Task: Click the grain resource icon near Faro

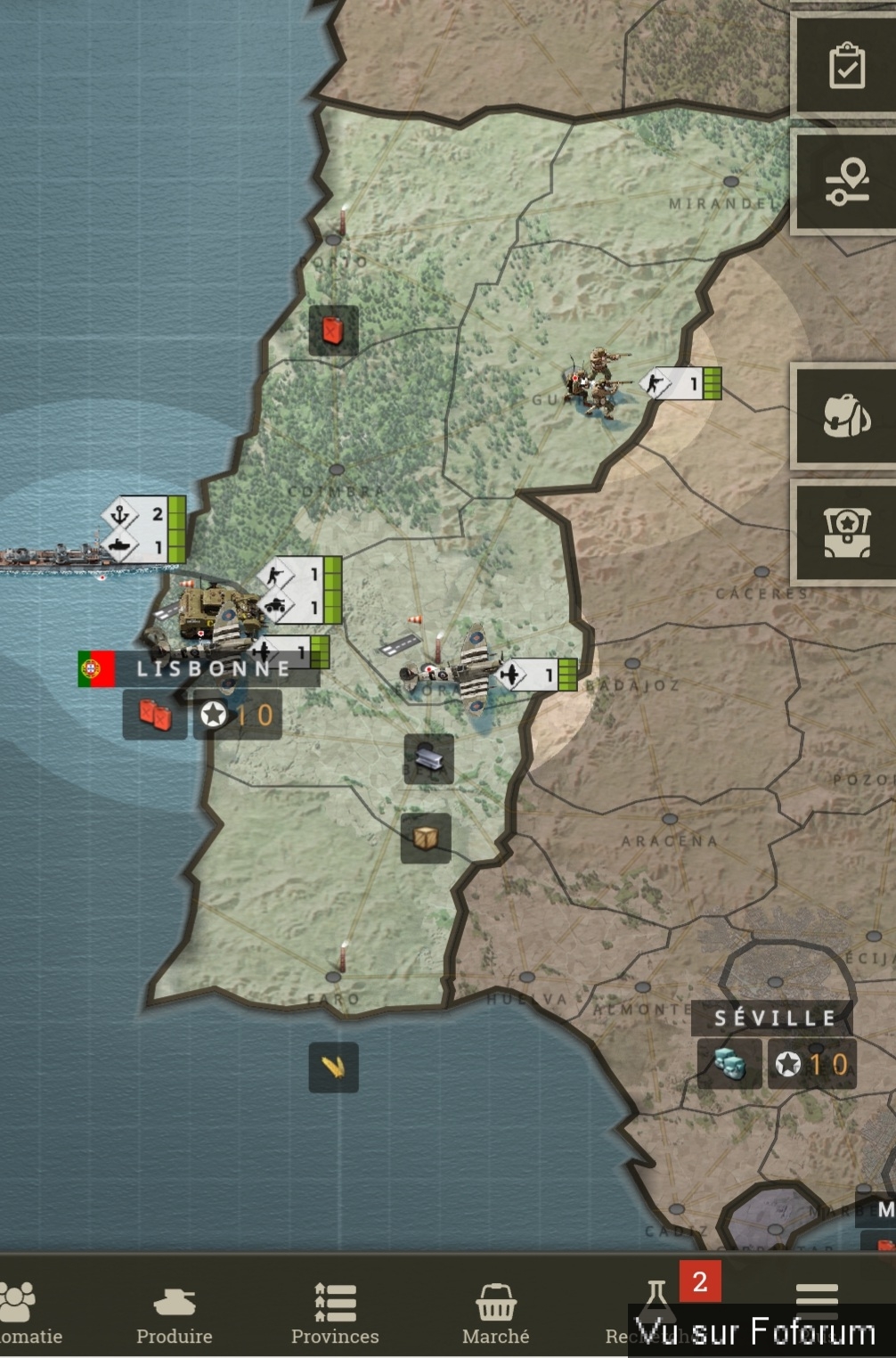Action: click(x=333, y=1067)
